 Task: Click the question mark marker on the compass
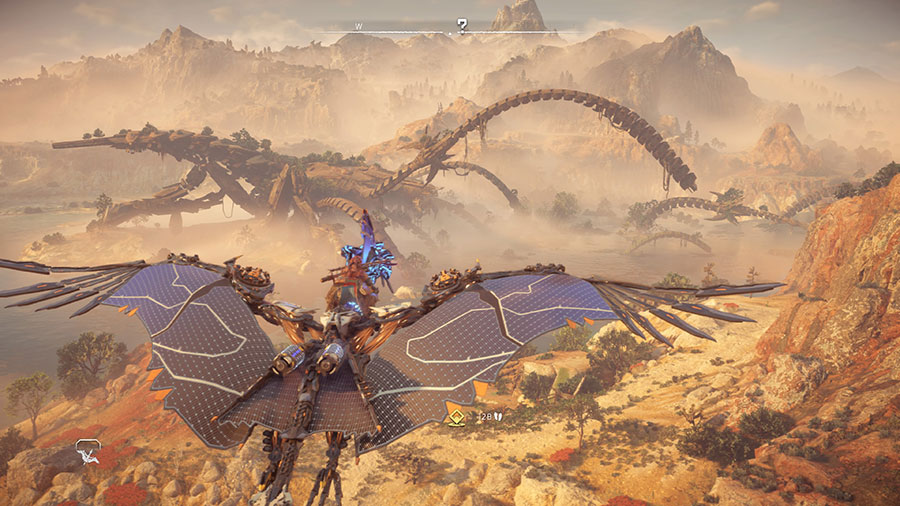click(462, 25)
